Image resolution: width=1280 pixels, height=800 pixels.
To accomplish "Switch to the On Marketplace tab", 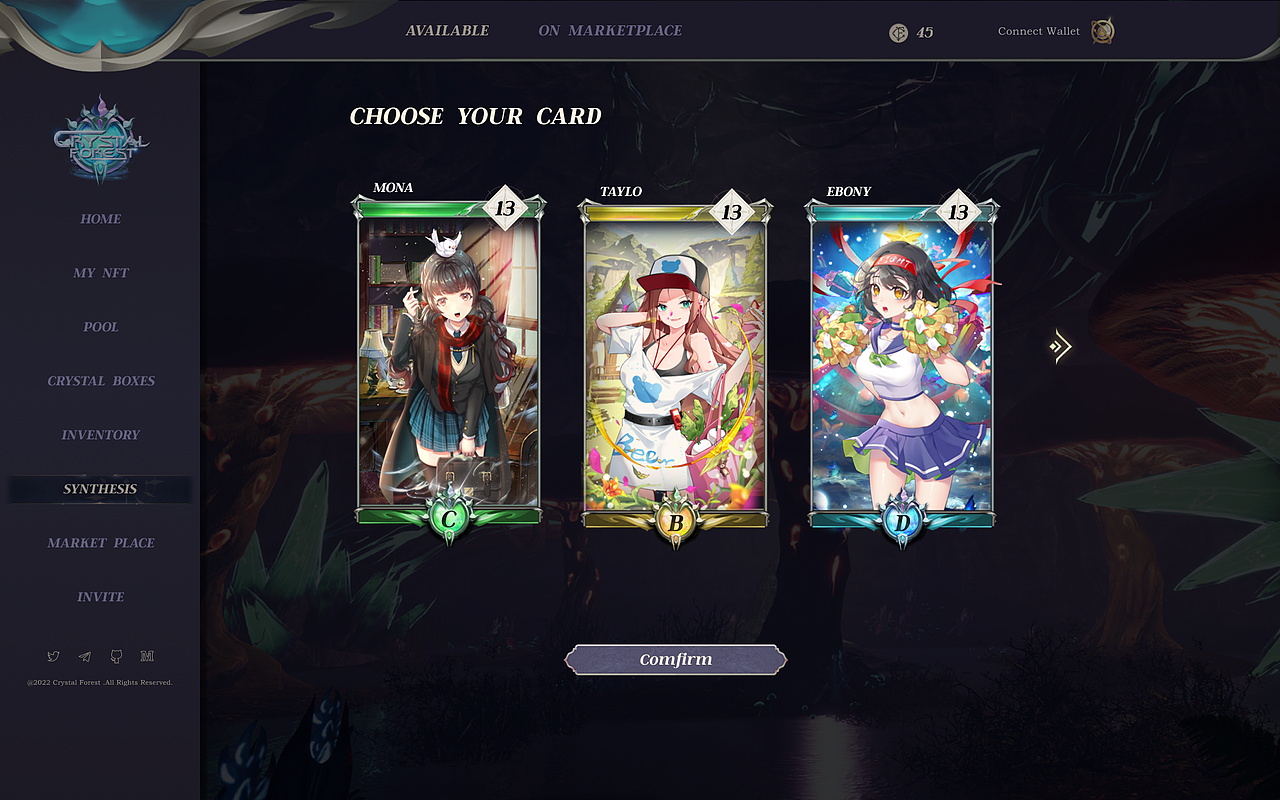I will click(613, 30).
